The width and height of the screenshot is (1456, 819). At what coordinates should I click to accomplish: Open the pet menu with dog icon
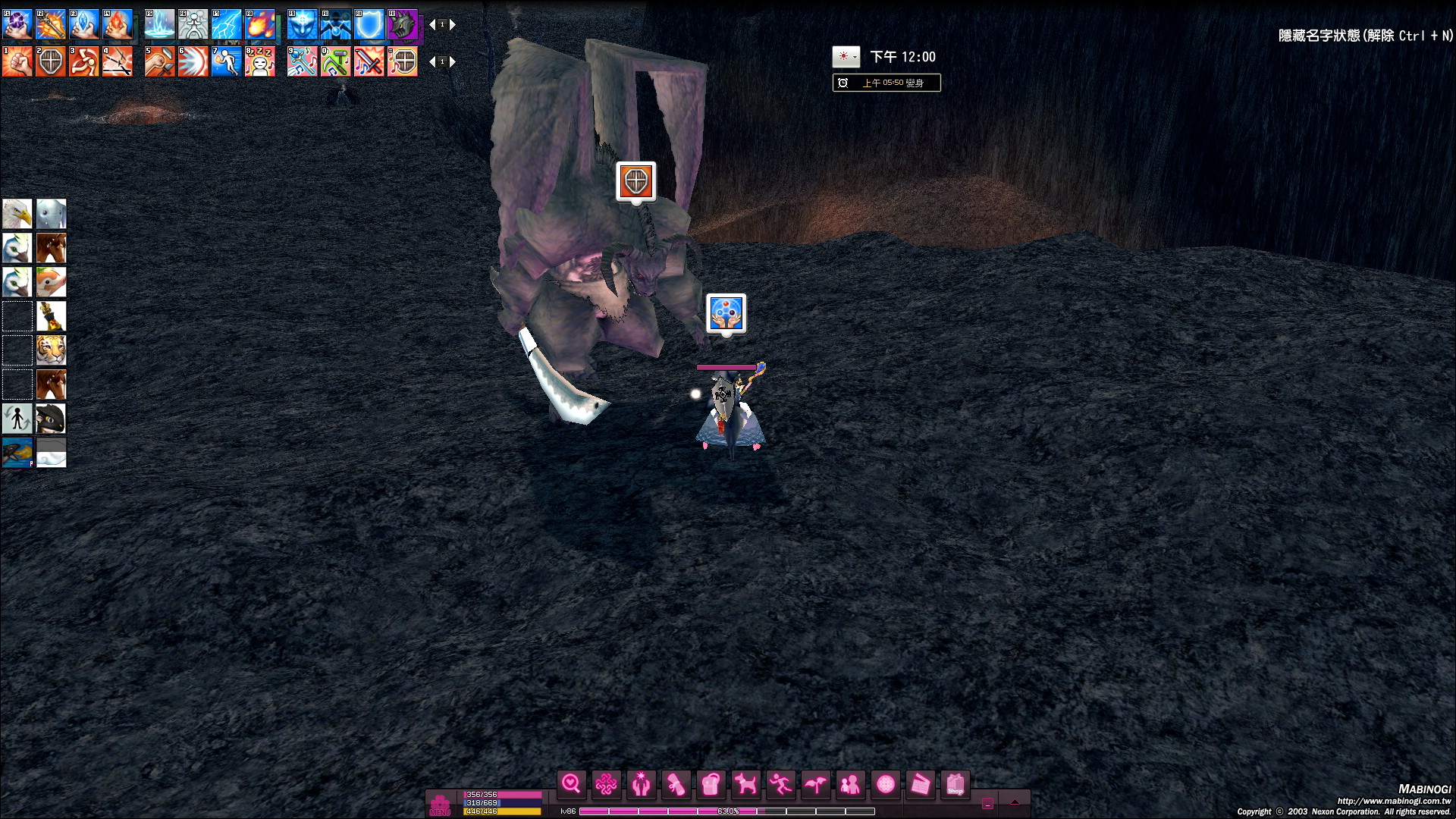pos(745,784)
